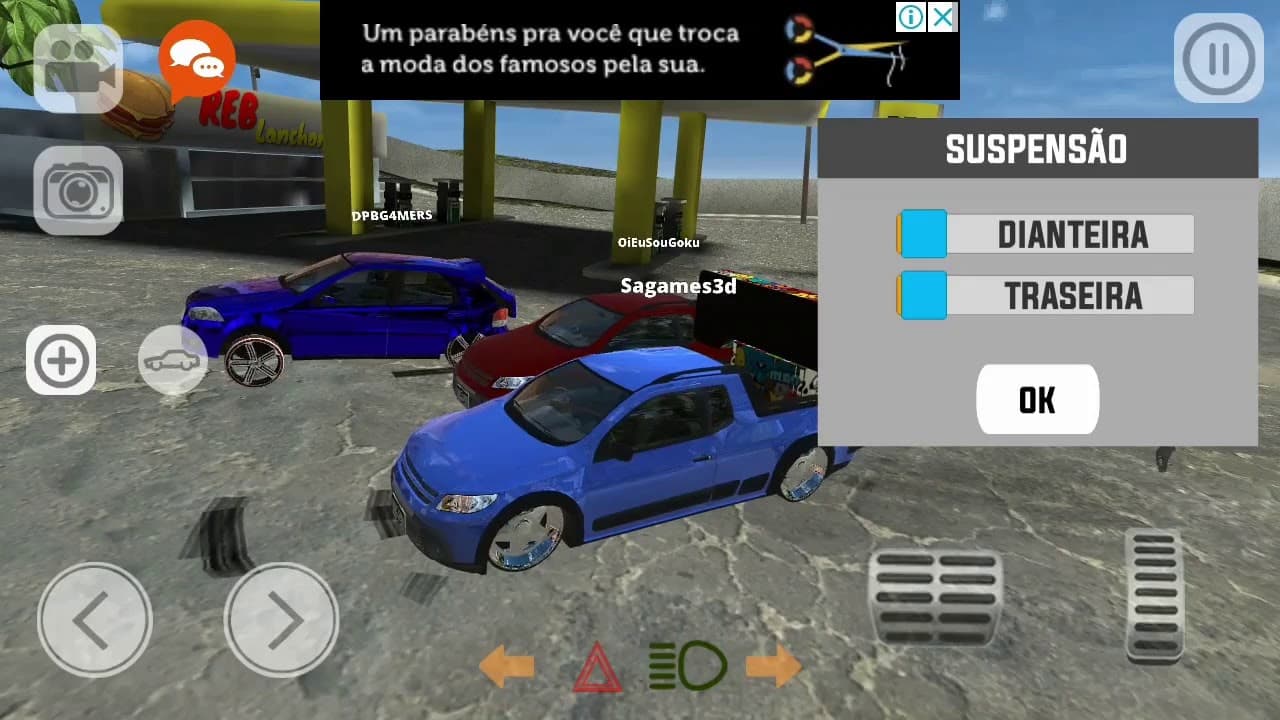Viewport: 1280px width, 720px height.
Task: Steer right with the right arrow control
Action: [283, 620]
